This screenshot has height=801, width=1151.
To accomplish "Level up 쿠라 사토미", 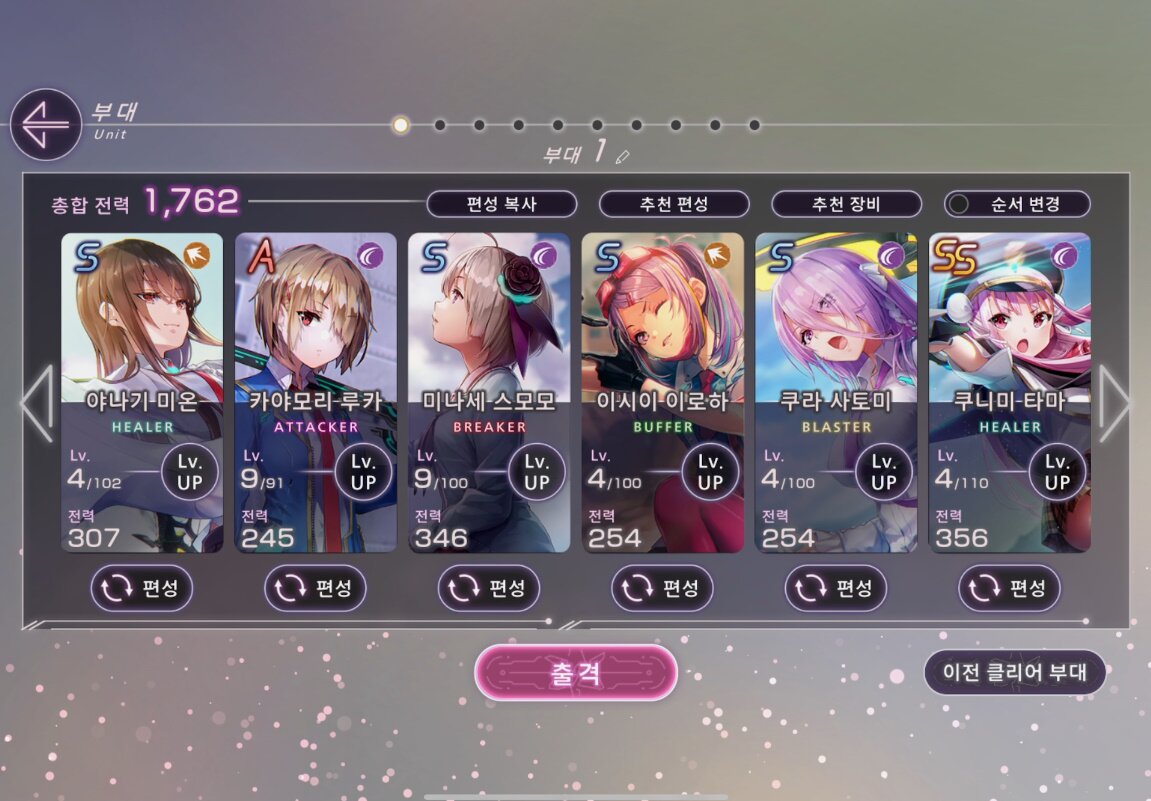I will pyautogui.click(x=884, y=472).
